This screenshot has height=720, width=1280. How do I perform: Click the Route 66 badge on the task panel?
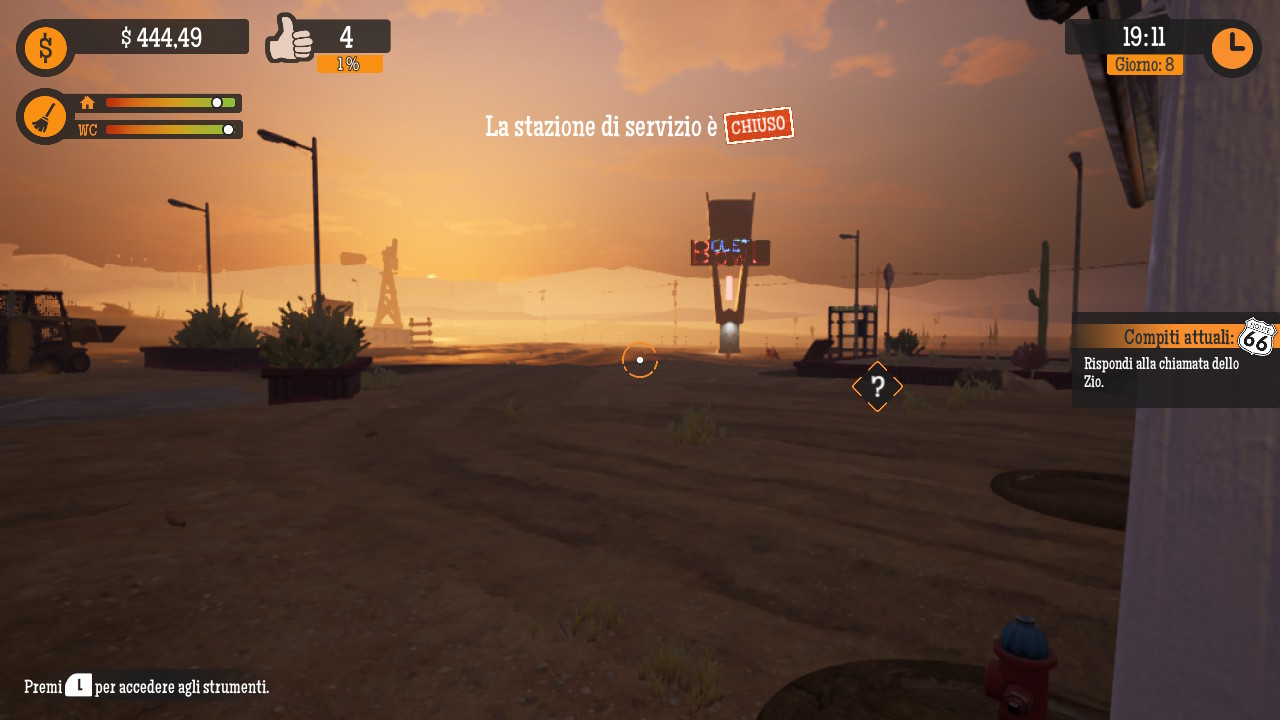[1258, 337]
